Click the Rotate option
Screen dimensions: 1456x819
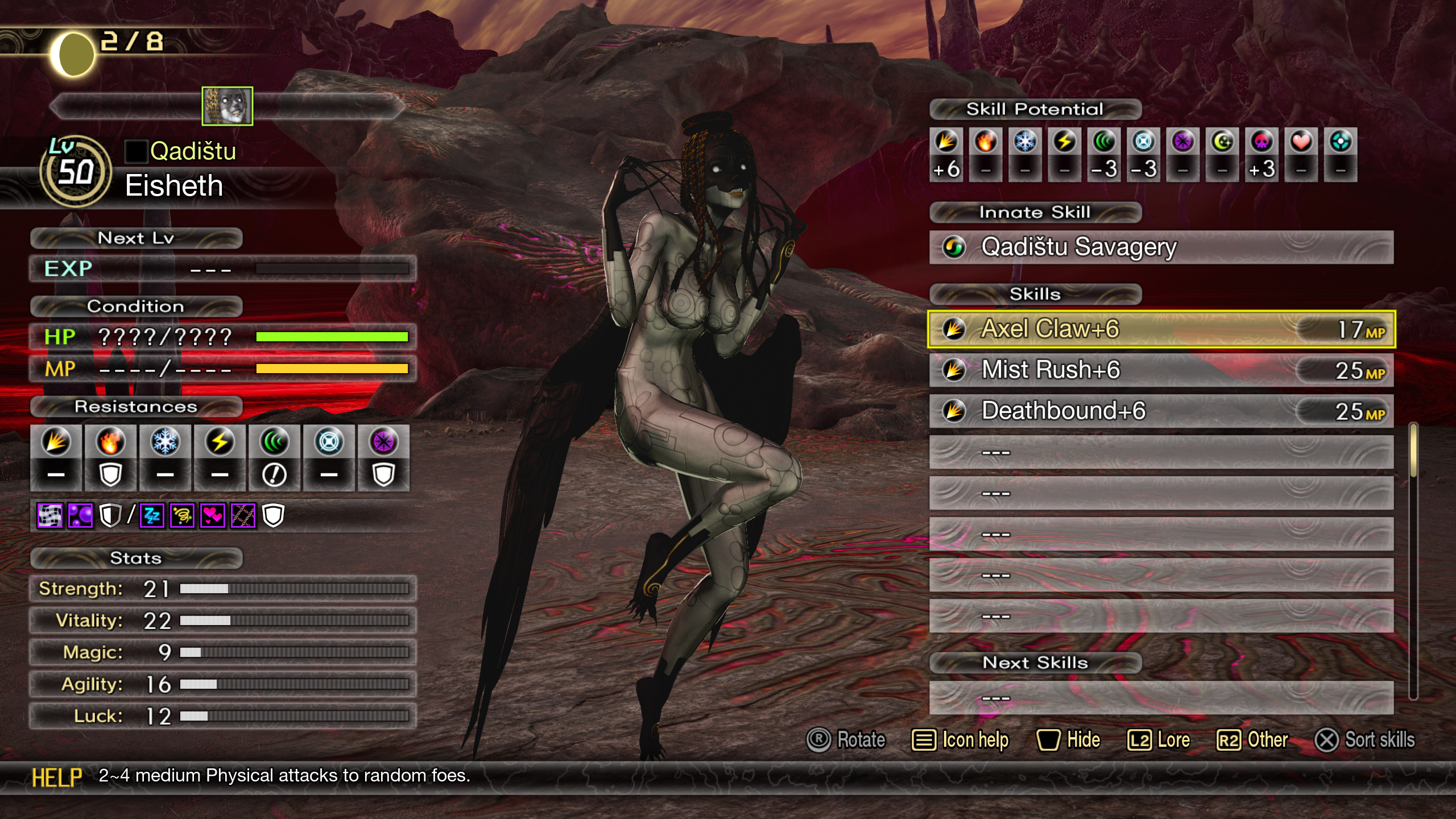(846, 740)
